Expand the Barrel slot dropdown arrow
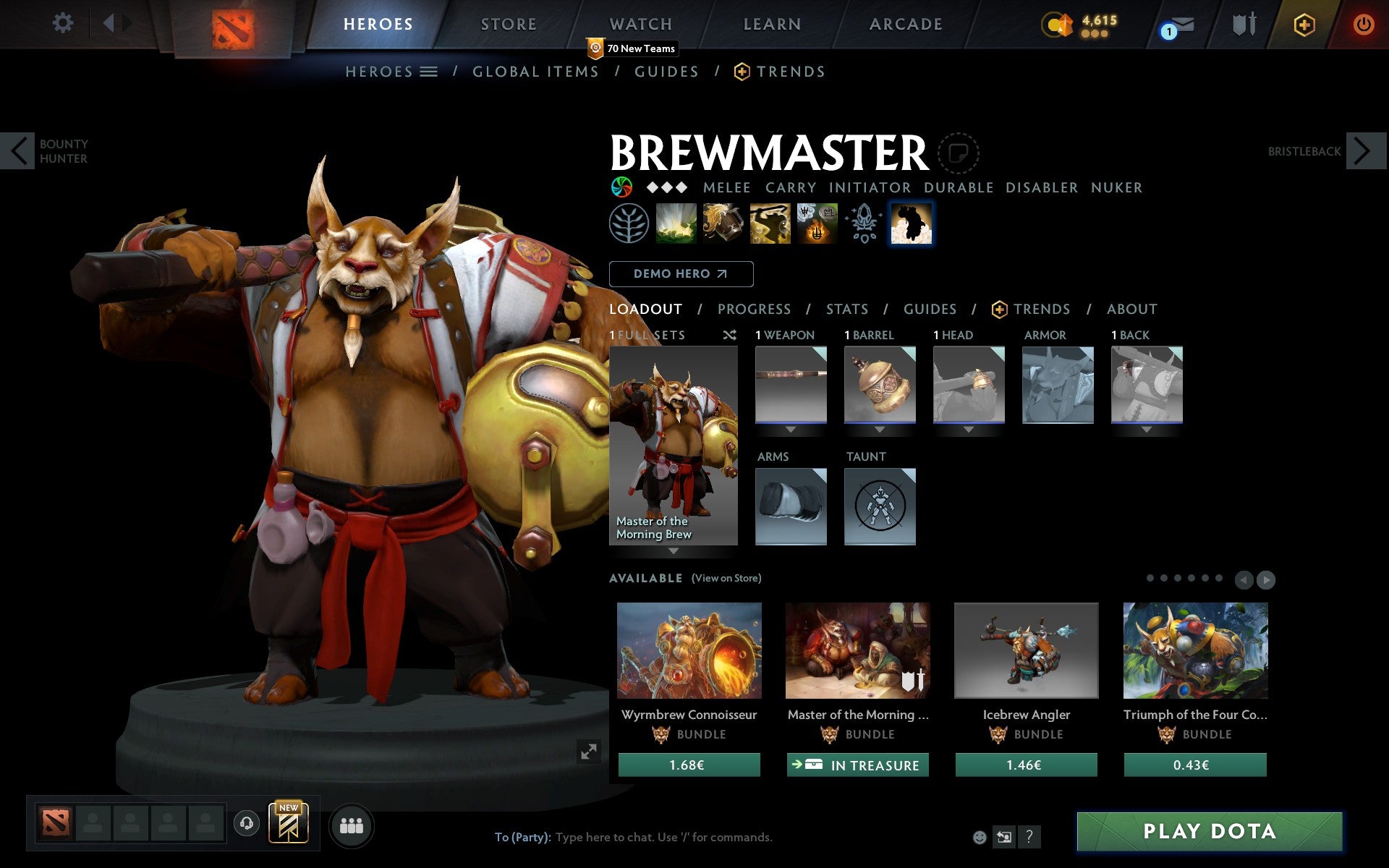 (879, 428)
